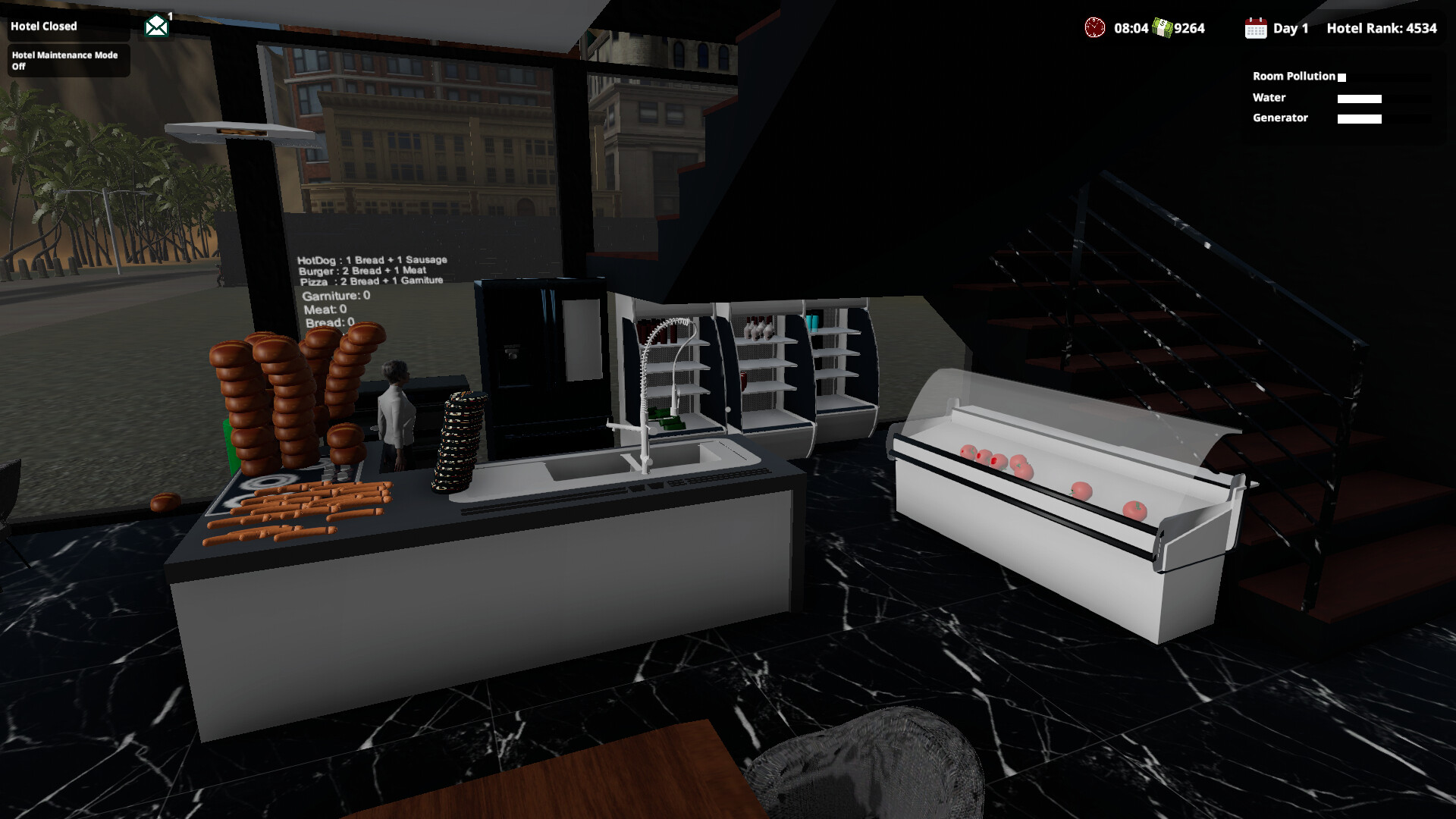Click the Water supply bar
Screen dimensions: 1456x819
click(1360, 98)
